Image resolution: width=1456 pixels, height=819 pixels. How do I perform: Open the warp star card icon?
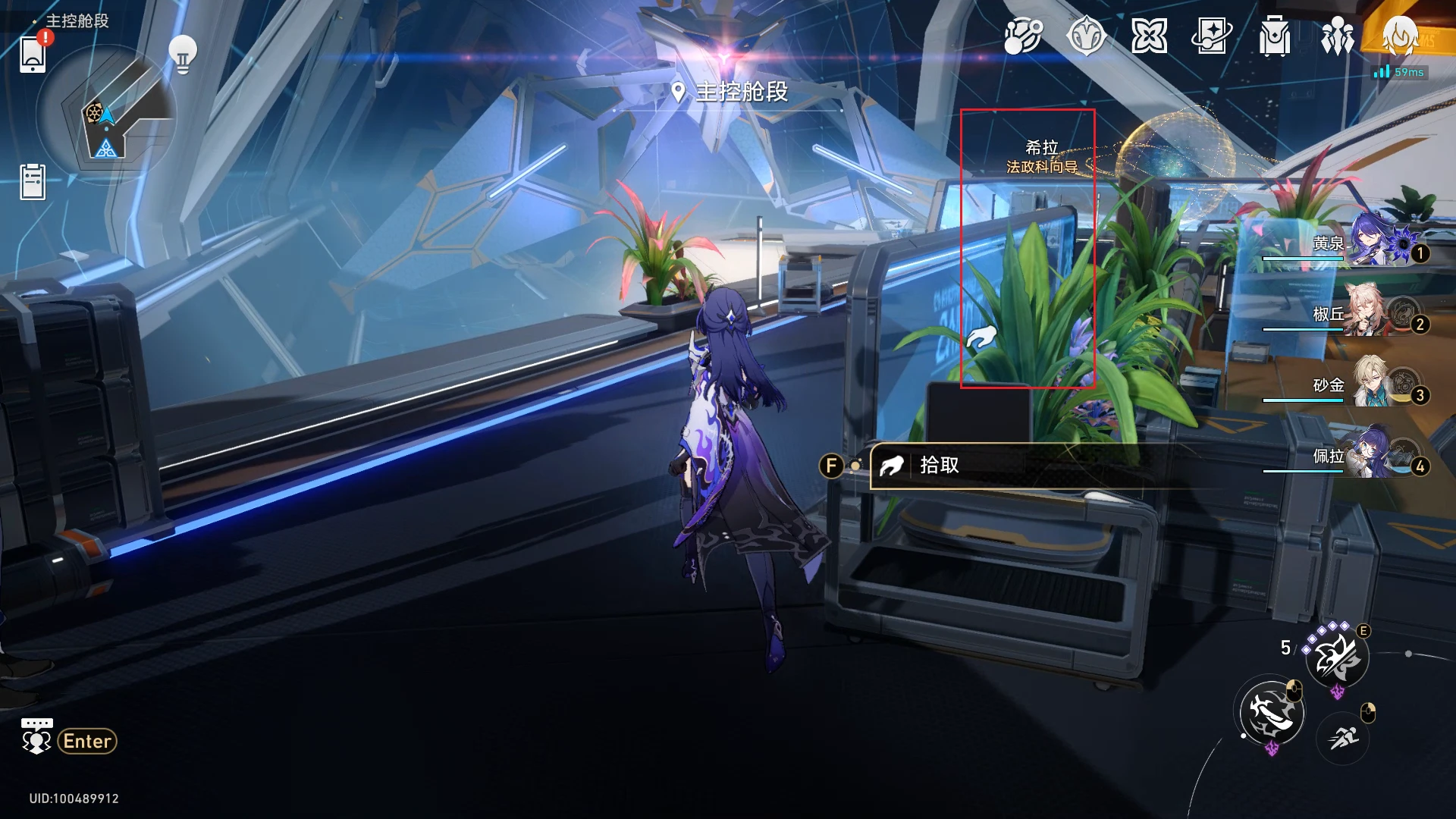pyautogui.click(x=1211, y=36)
